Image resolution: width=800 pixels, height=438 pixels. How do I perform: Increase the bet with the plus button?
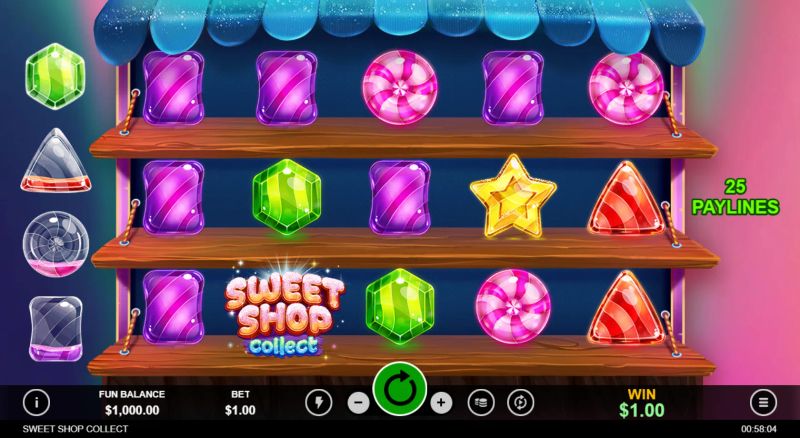(440, 403)
